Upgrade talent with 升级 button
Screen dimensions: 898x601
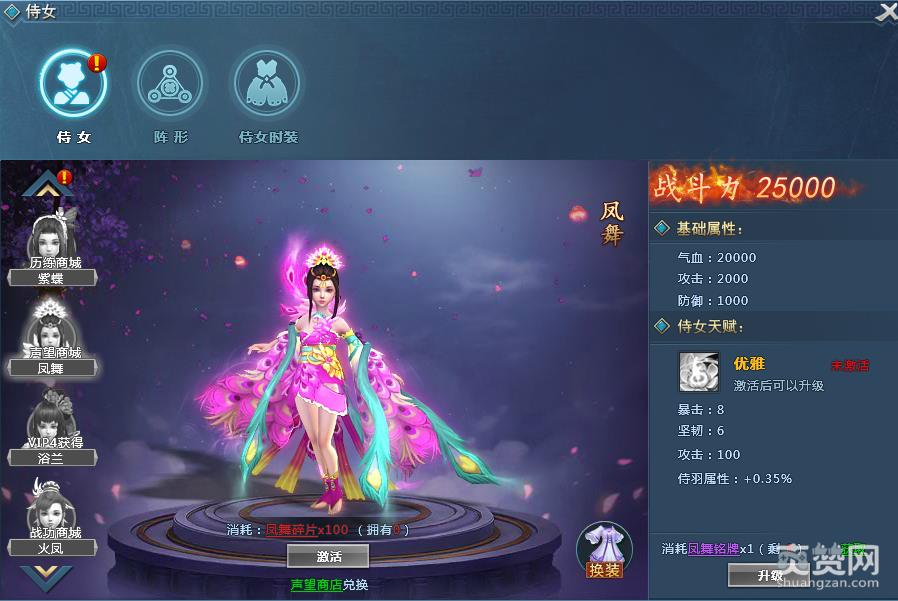769,576
